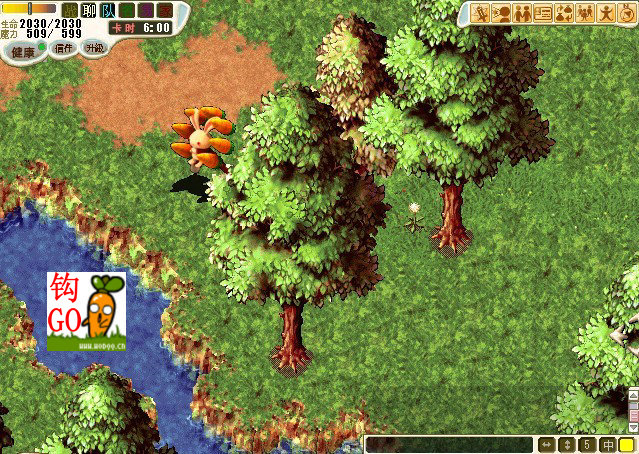The width and height of the screenshot is (639, 454).
Task: Click the horizontal arrows chat resize button
Action: 546,444
